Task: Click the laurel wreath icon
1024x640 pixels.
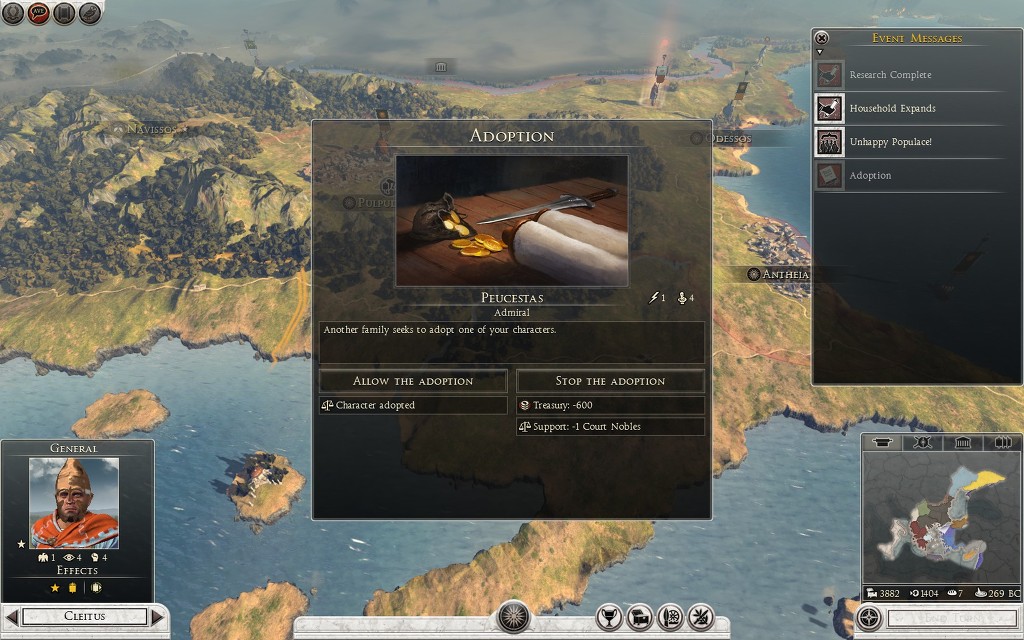Action: coord(14,14)
